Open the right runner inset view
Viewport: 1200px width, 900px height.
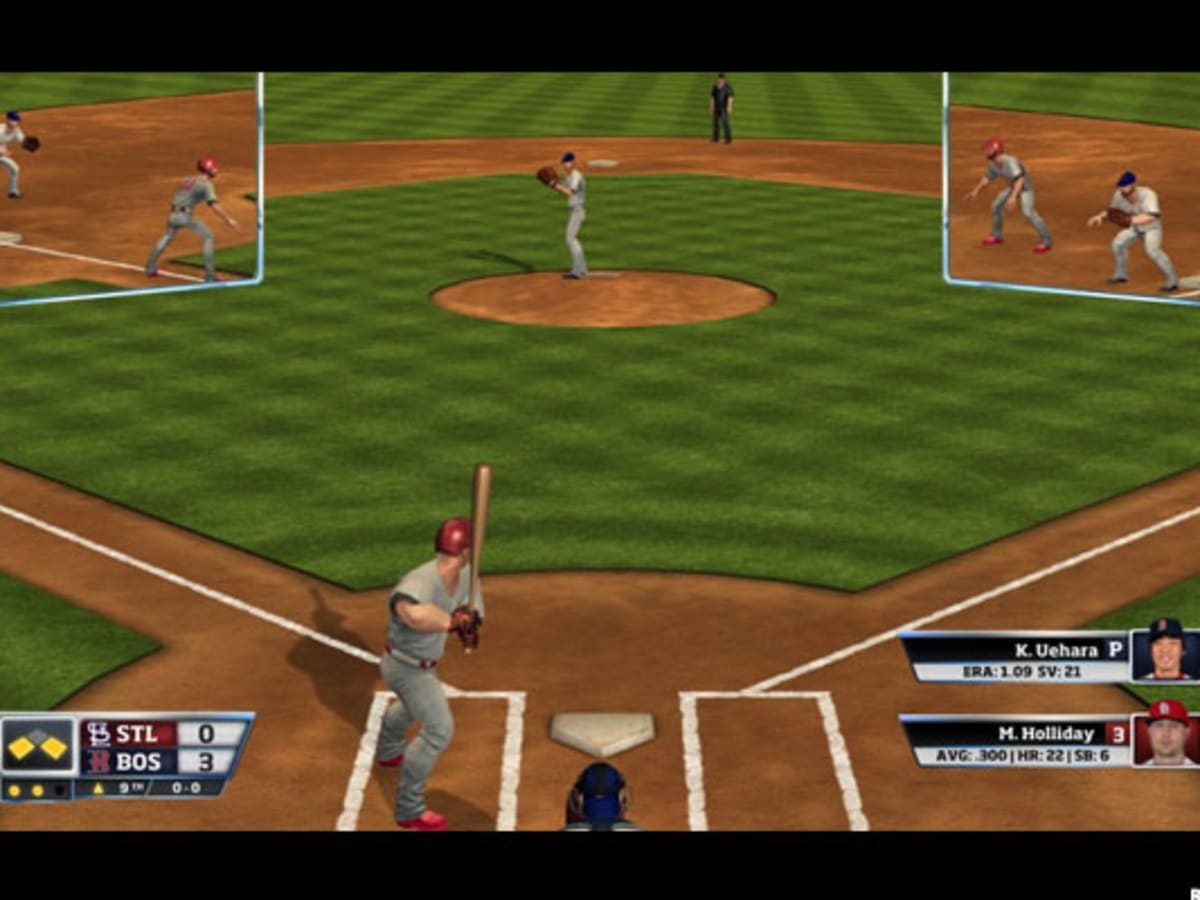(x=1072, y=188)
